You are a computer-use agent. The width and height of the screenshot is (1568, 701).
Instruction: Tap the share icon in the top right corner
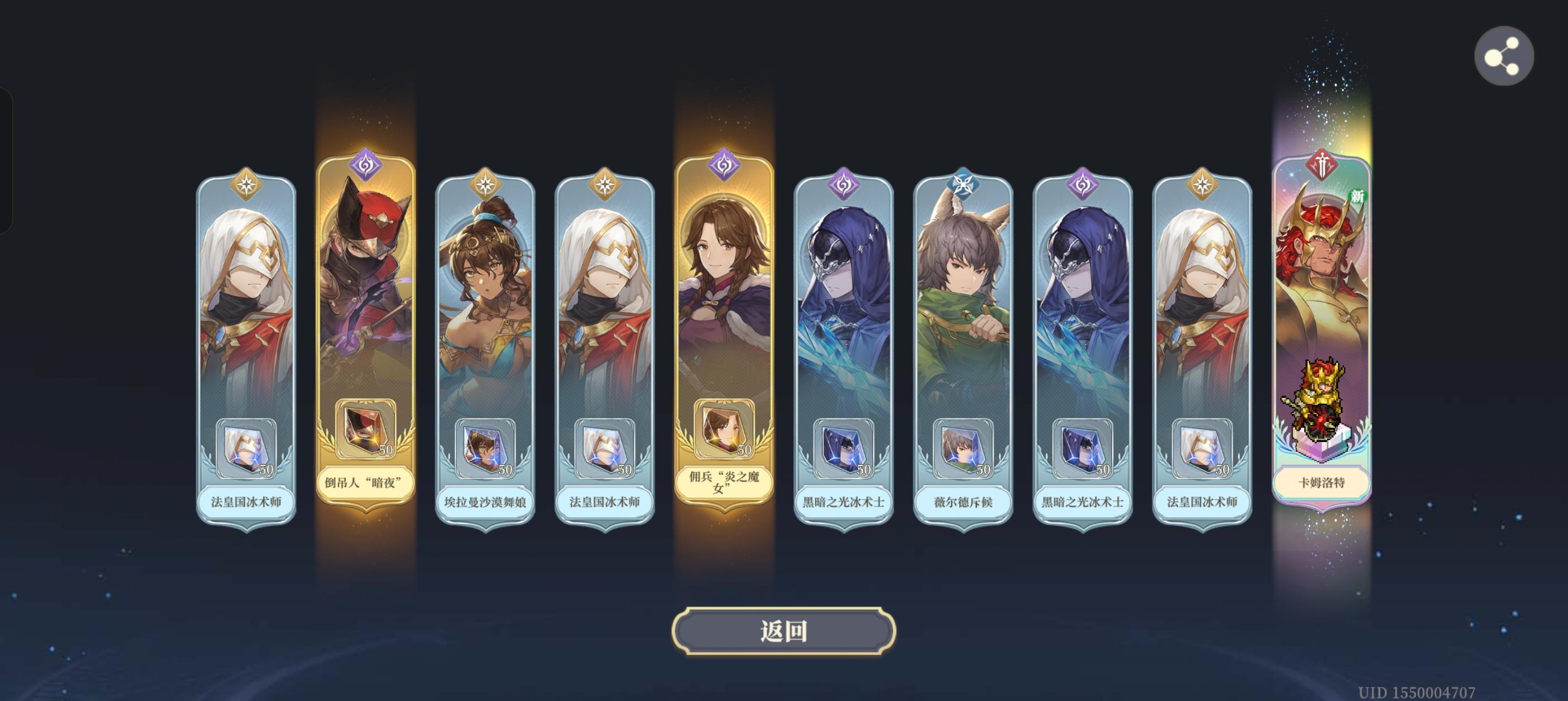1504,55
